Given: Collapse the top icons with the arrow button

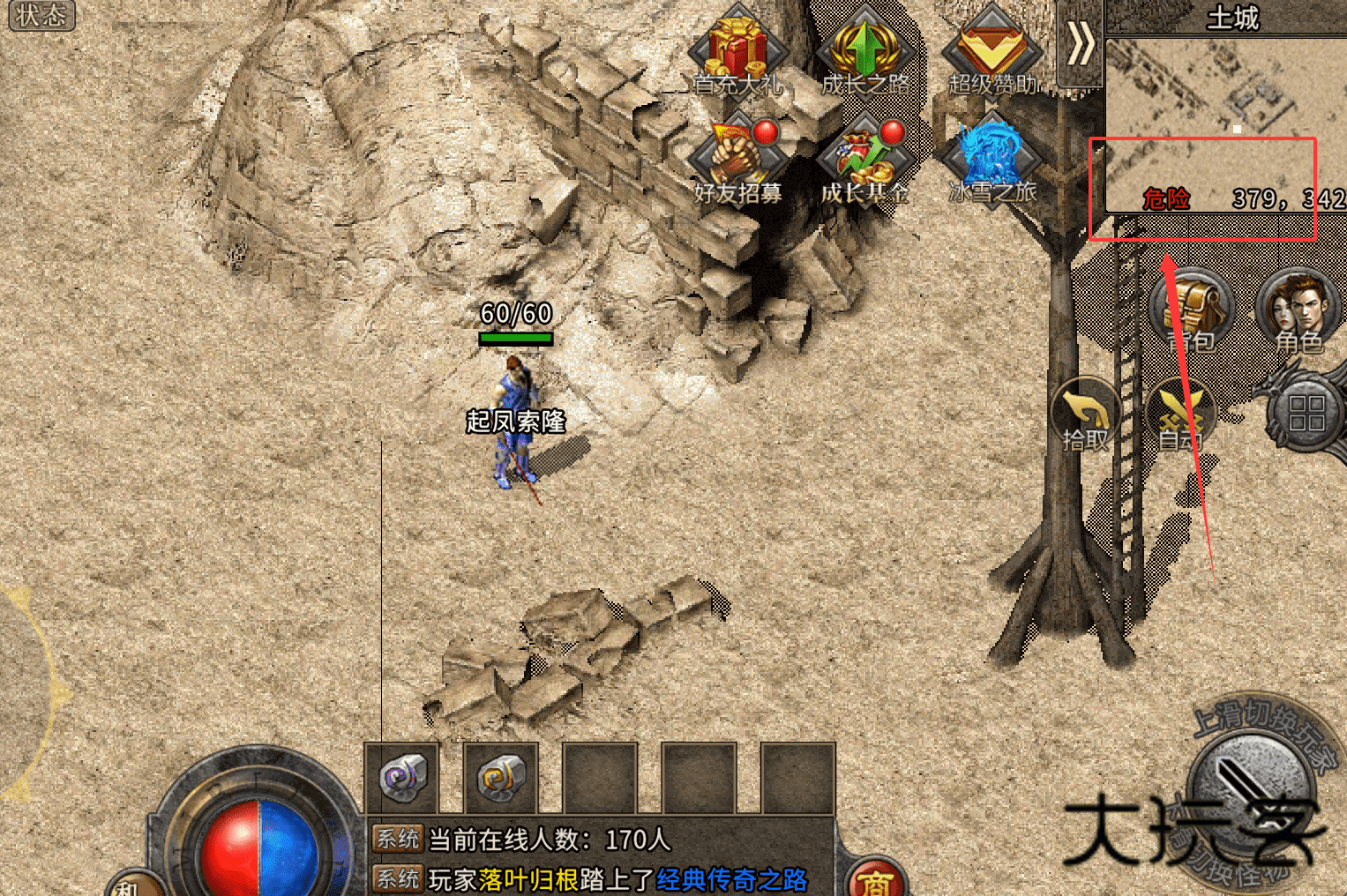Looking at the screenshot, I should [x=1080, y=44].
